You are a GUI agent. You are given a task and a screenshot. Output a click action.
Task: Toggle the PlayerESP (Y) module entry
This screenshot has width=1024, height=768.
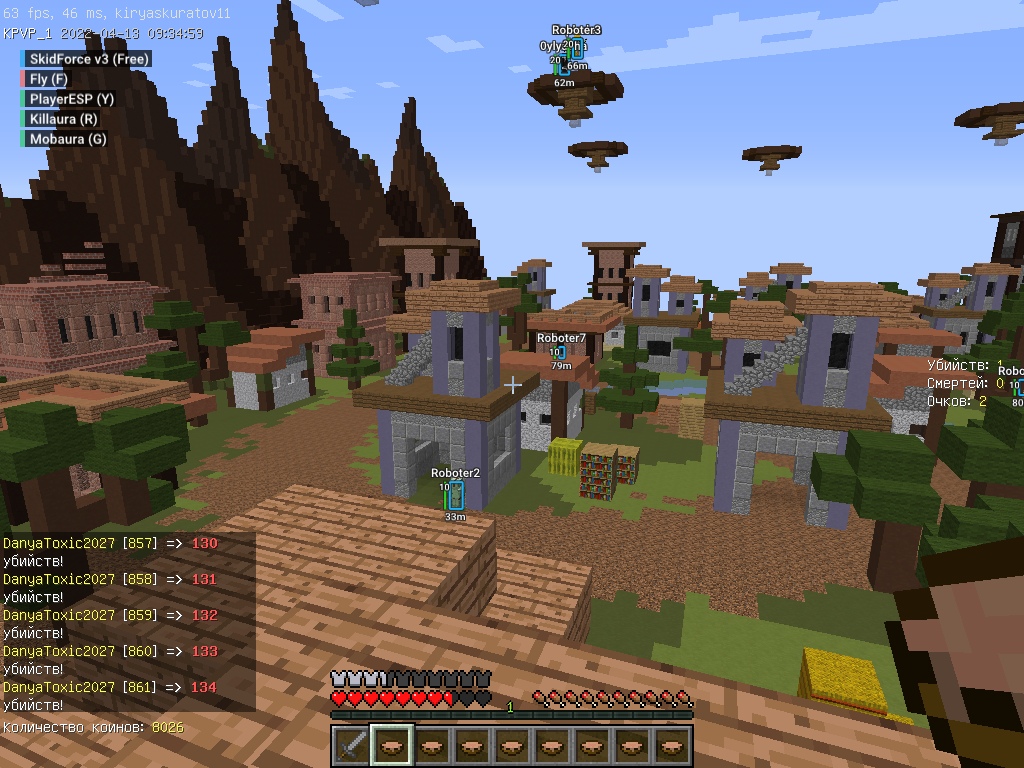tap(71, 99)
